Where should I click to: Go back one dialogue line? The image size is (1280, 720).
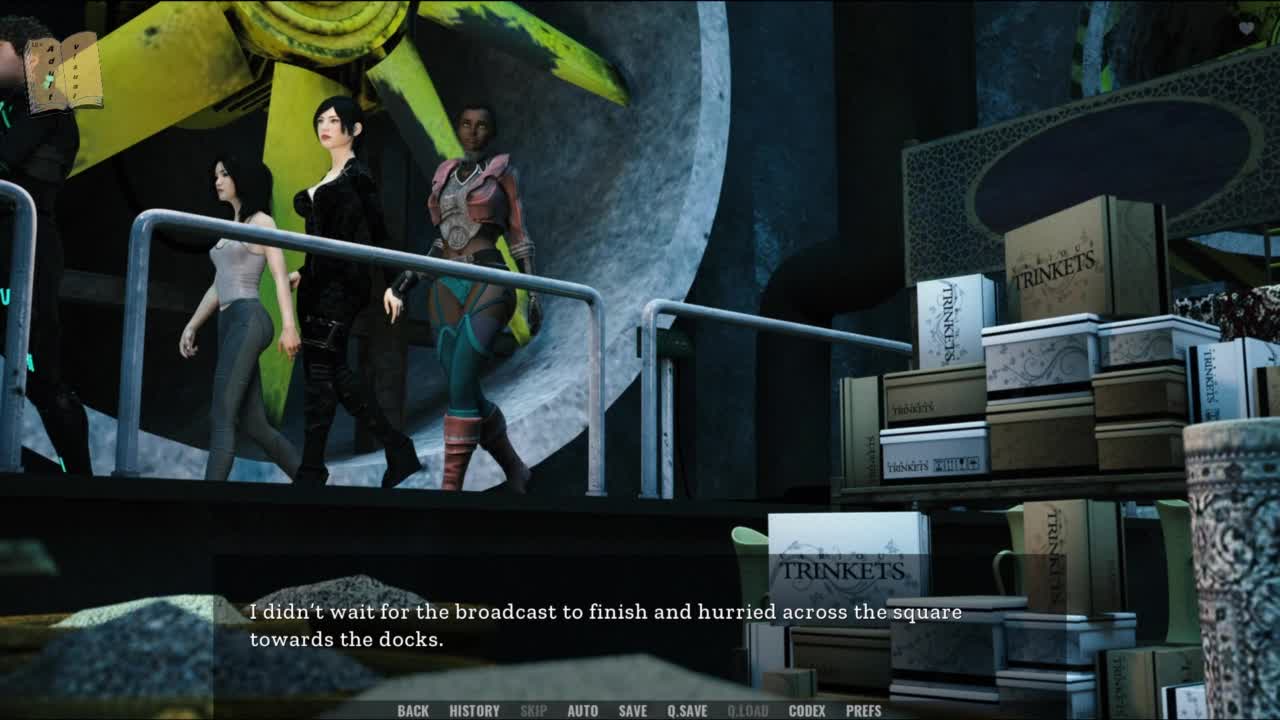click(413, 711)
